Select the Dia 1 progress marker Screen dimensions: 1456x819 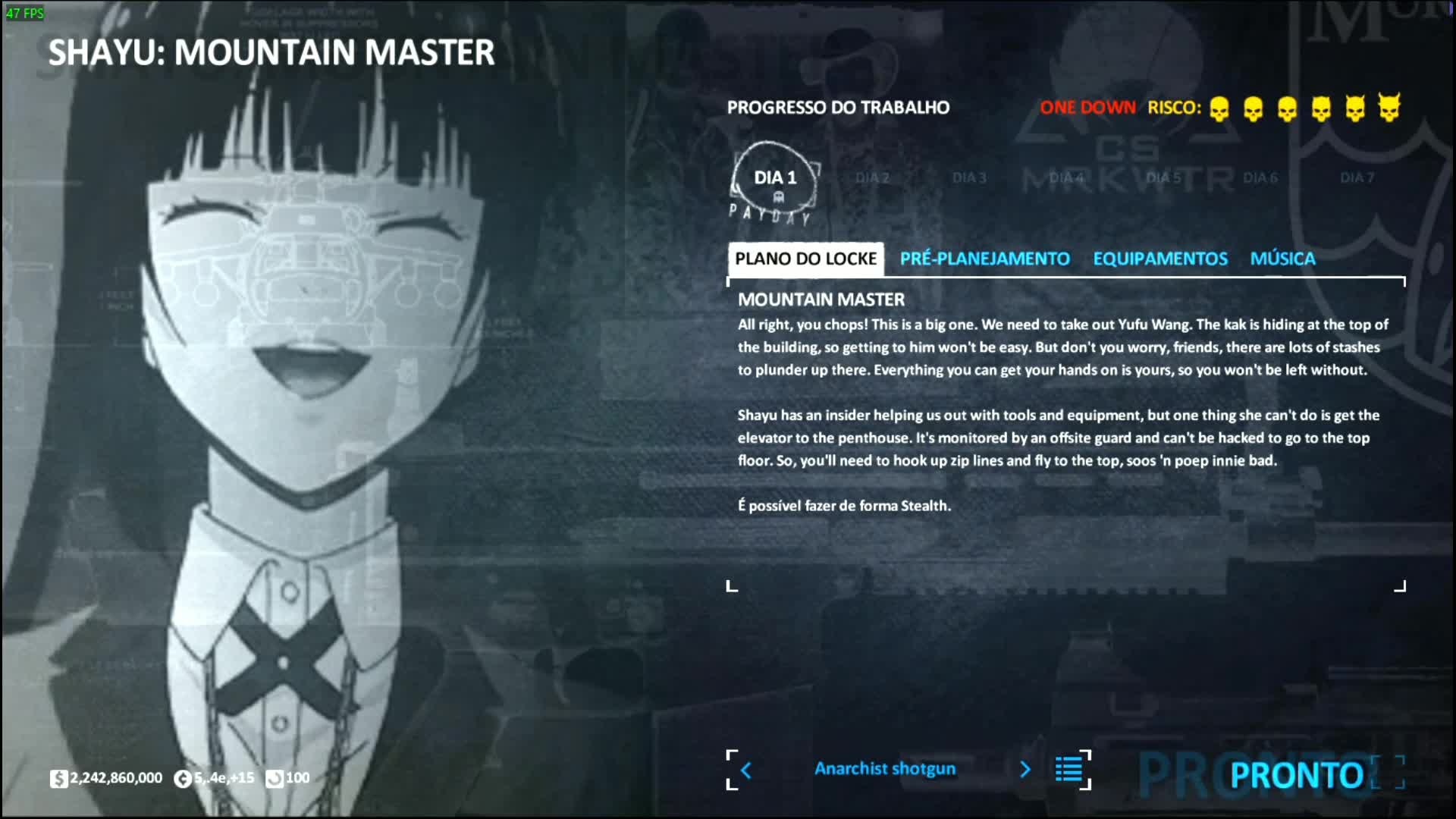[x=775, y=180]
